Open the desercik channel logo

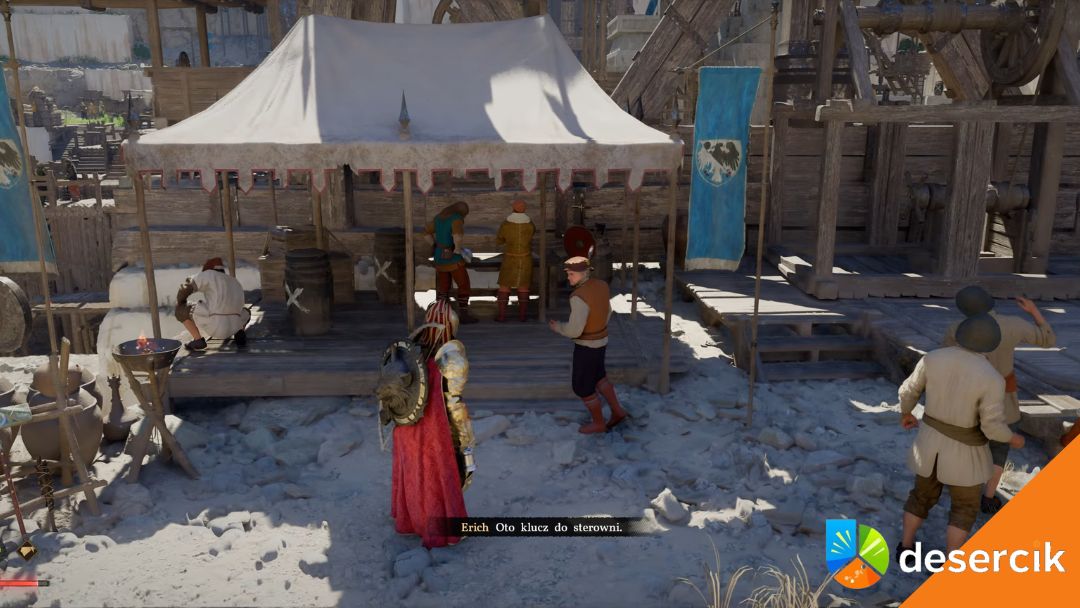857,553
